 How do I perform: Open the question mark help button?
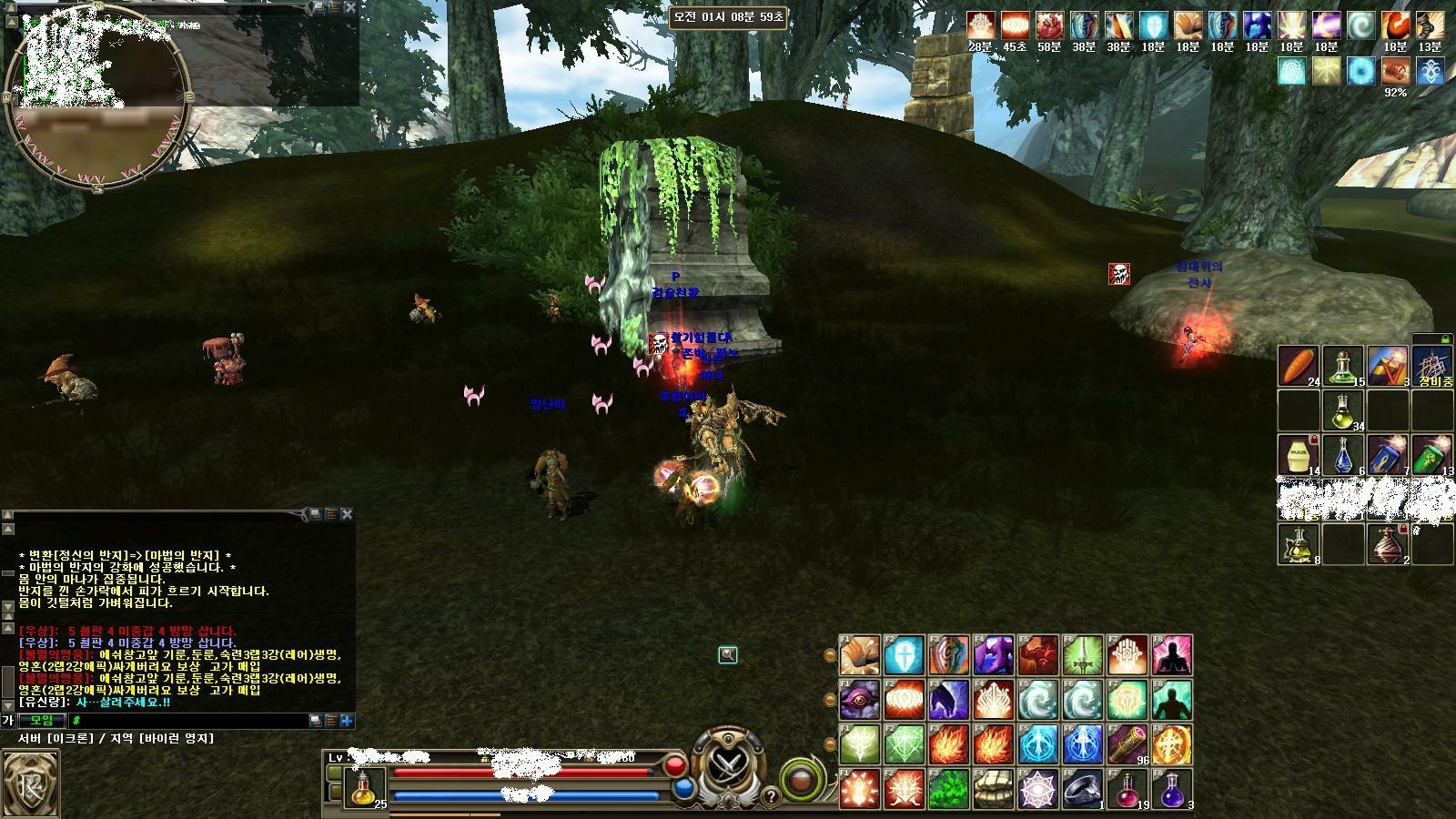772,797
